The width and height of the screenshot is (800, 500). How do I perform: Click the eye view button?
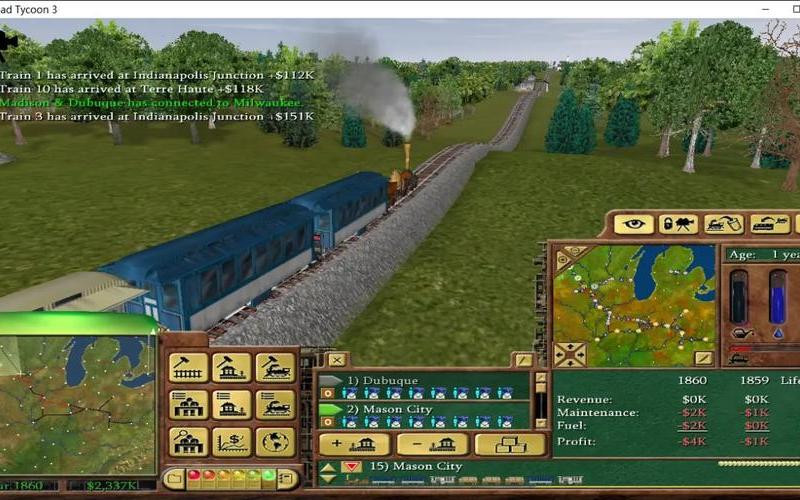(x=633, y=224)
